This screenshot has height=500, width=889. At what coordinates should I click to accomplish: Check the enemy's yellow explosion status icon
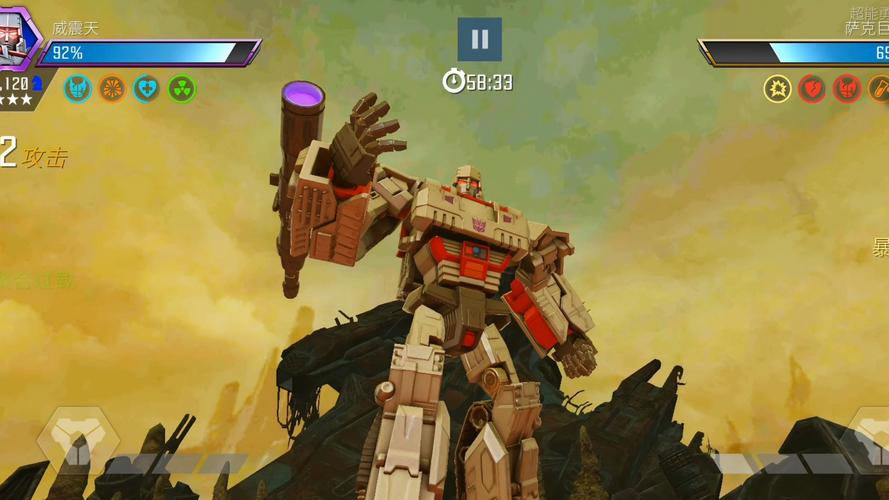point(778,89)
